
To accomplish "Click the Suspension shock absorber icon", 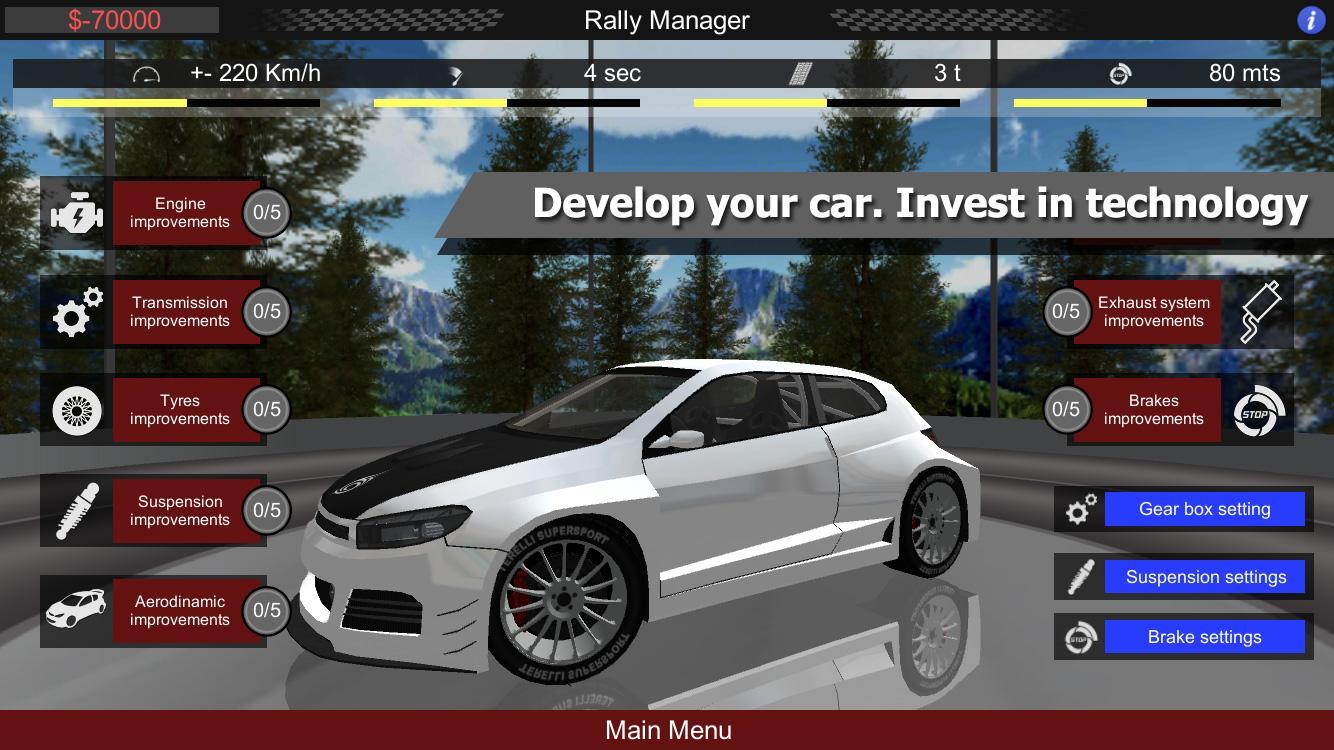I will coord(75,510).
